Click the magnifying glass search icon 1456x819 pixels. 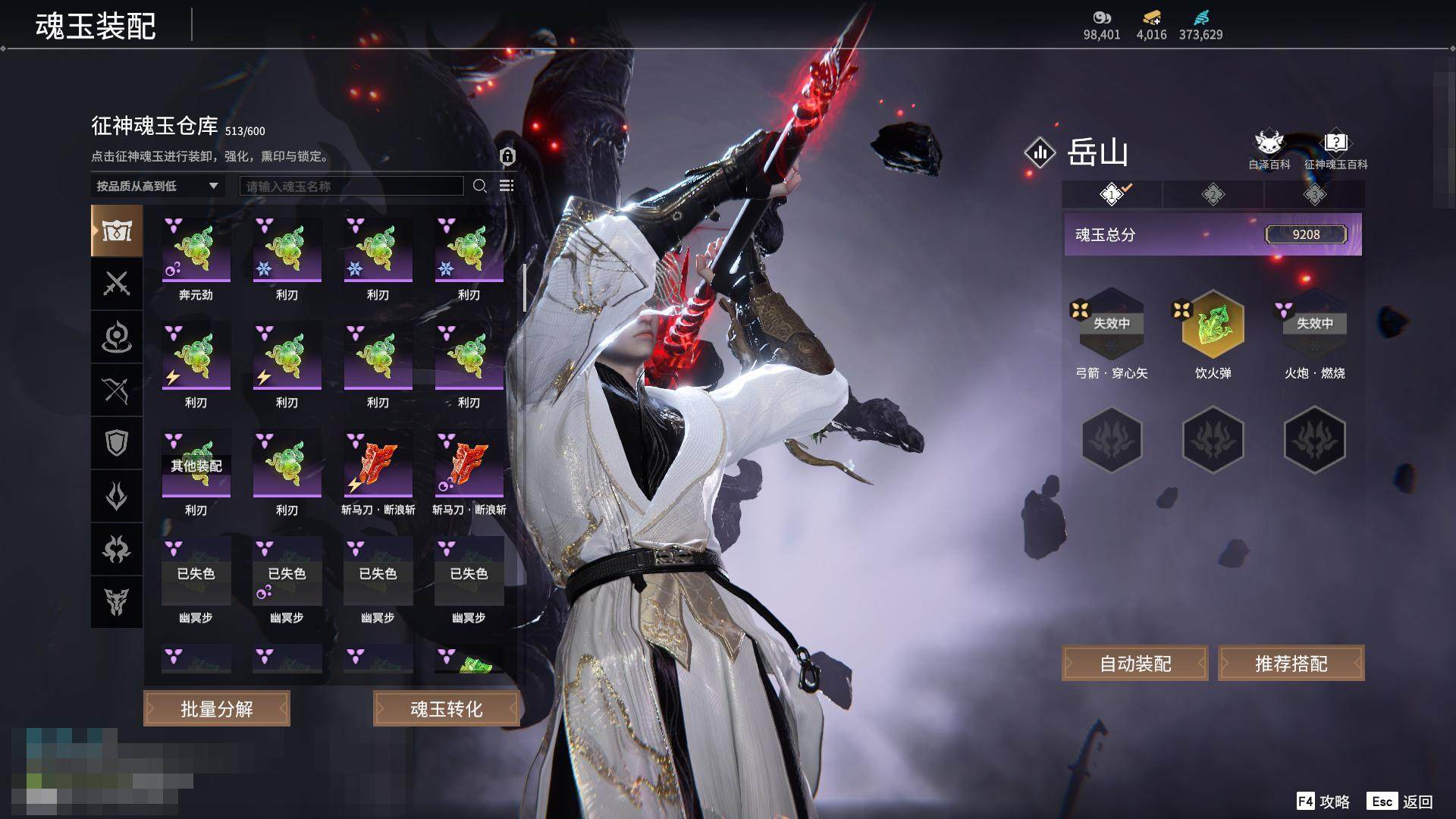click(x=479, y=186)
